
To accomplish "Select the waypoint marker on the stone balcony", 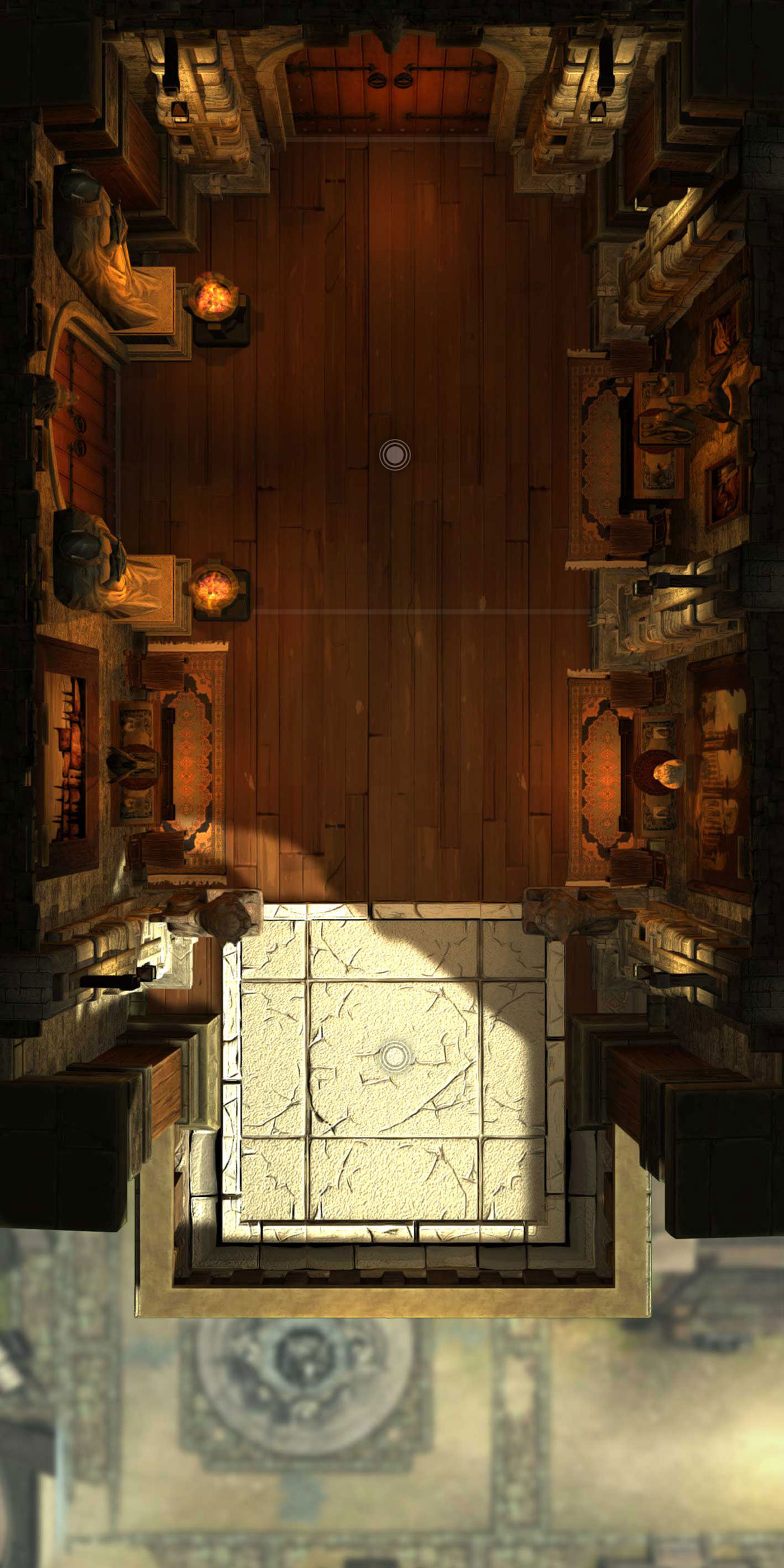I will tap(395, 1056).
